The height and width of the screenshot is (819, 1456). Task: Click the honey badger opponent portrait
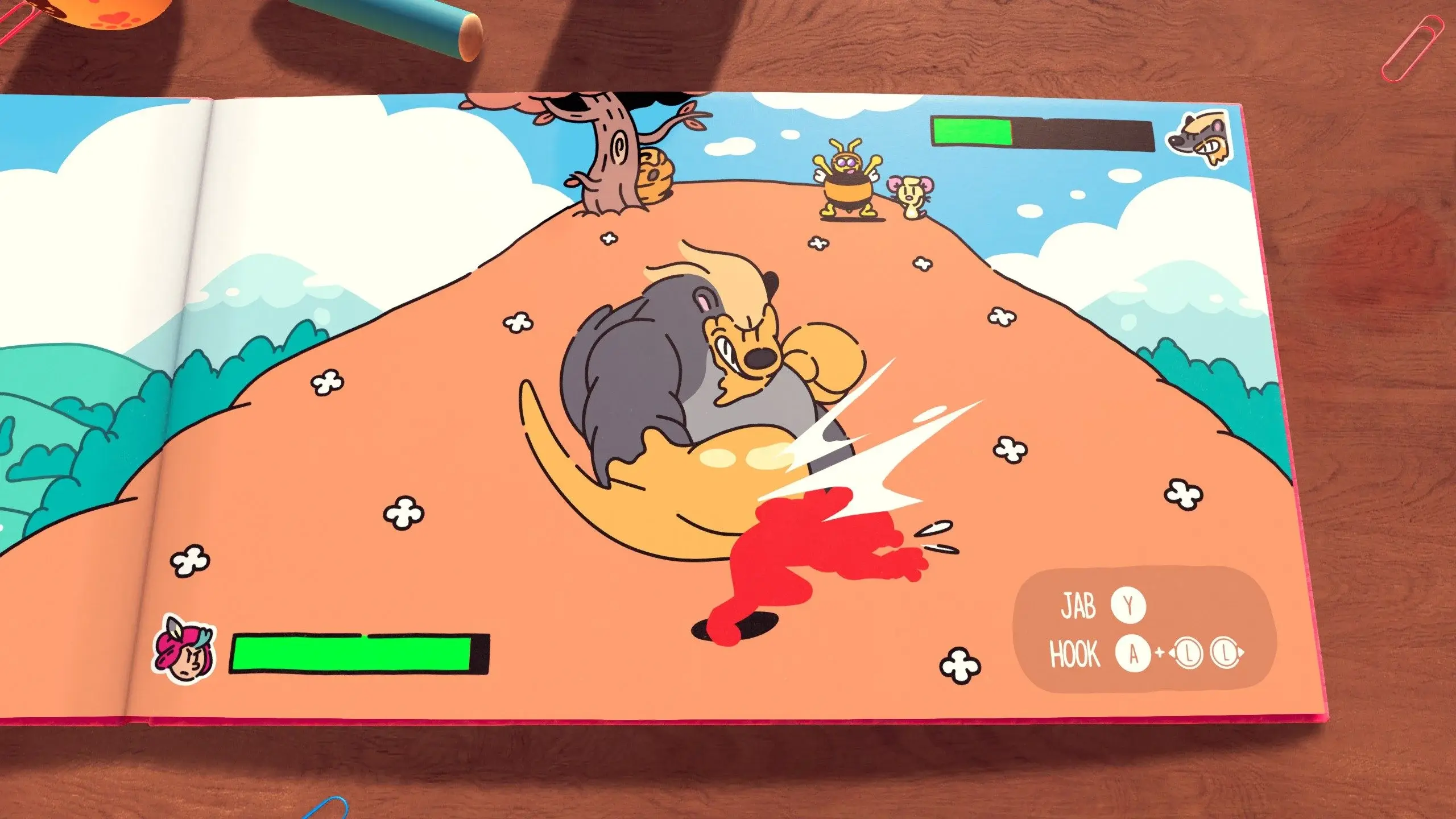coord(1201,140)
